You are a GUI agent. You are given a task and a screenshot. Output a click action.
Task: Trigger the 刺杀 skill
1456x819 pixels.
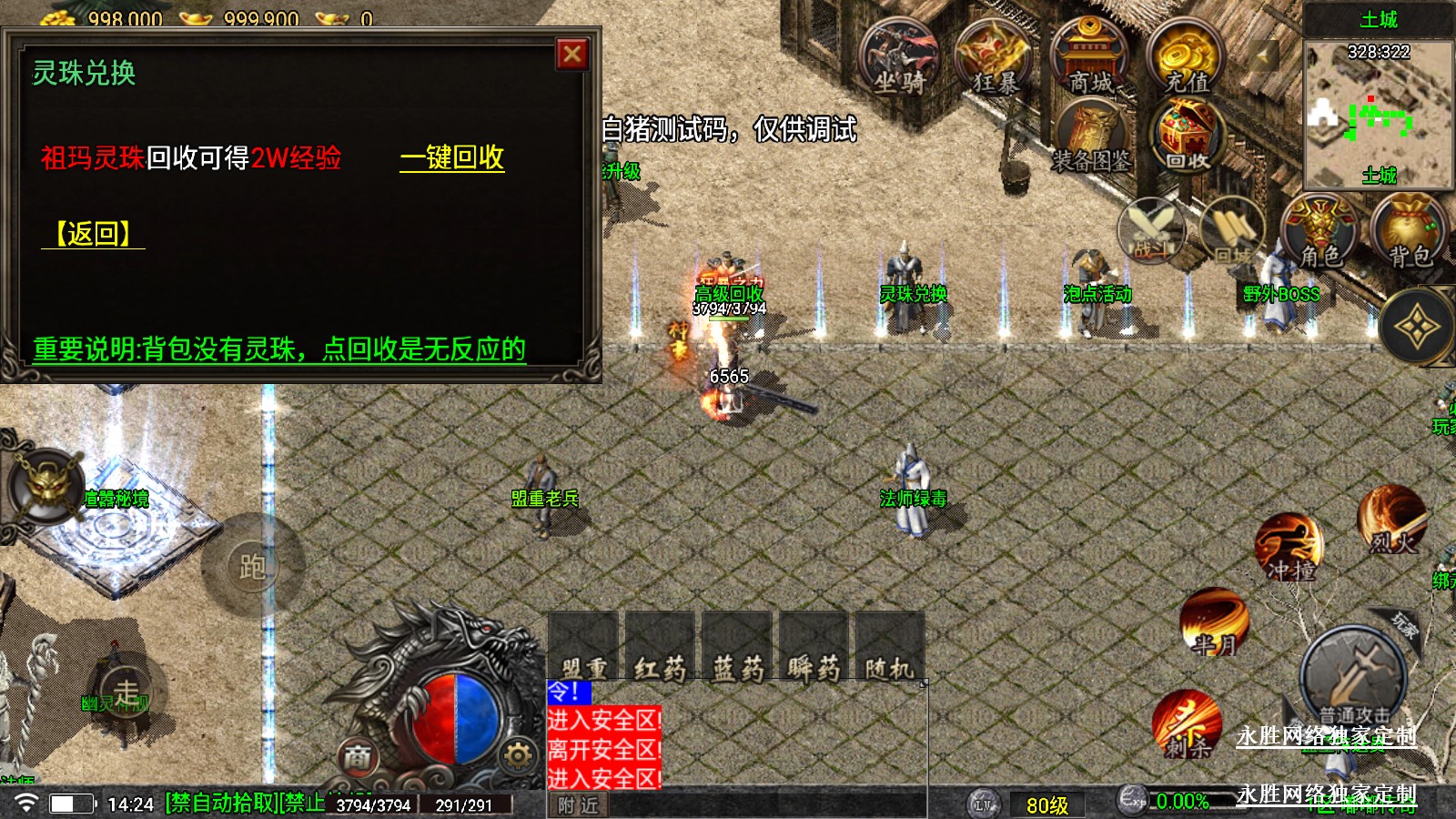coord(1187,725)
